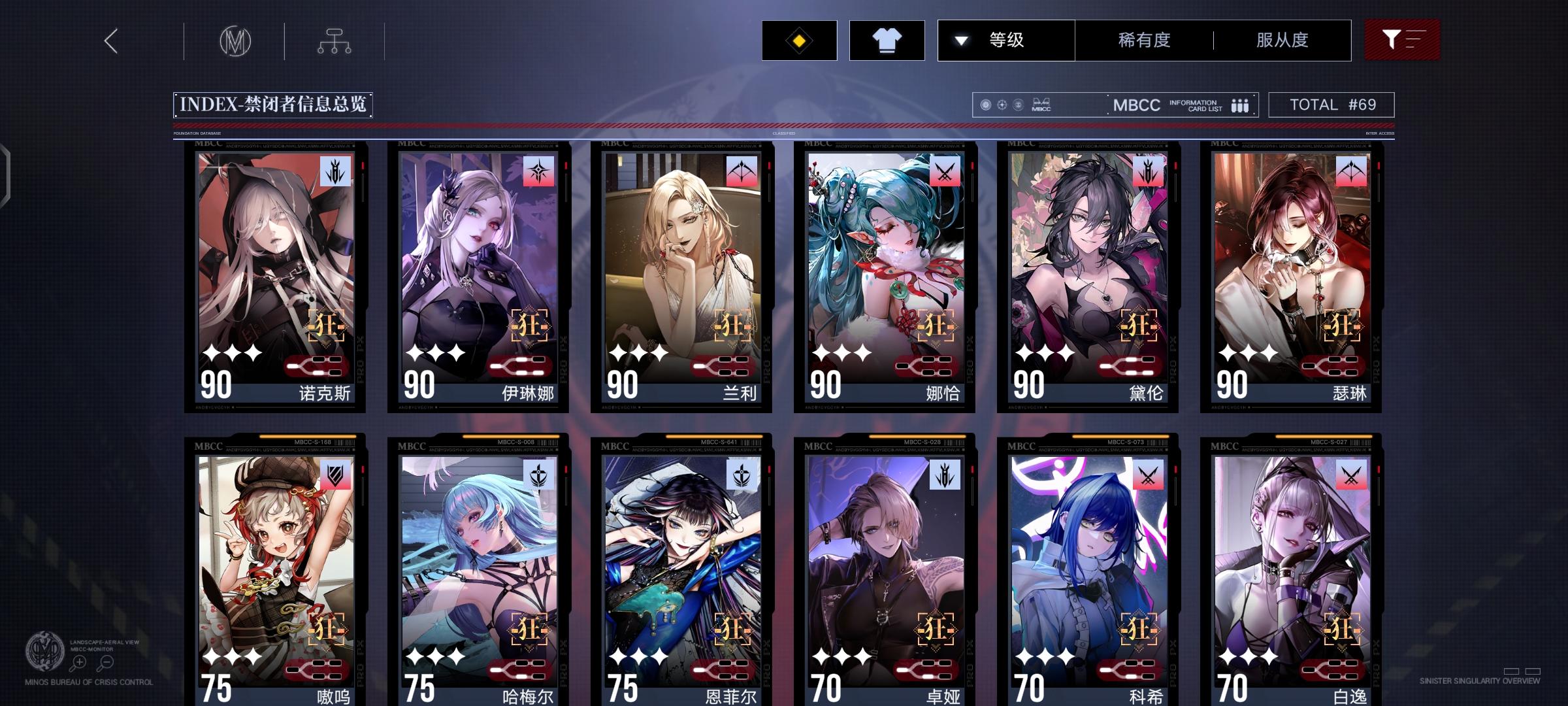Click the yellow diamond rarity filter icon
This screenshot has width=1568, height=706.
(798, 40)
